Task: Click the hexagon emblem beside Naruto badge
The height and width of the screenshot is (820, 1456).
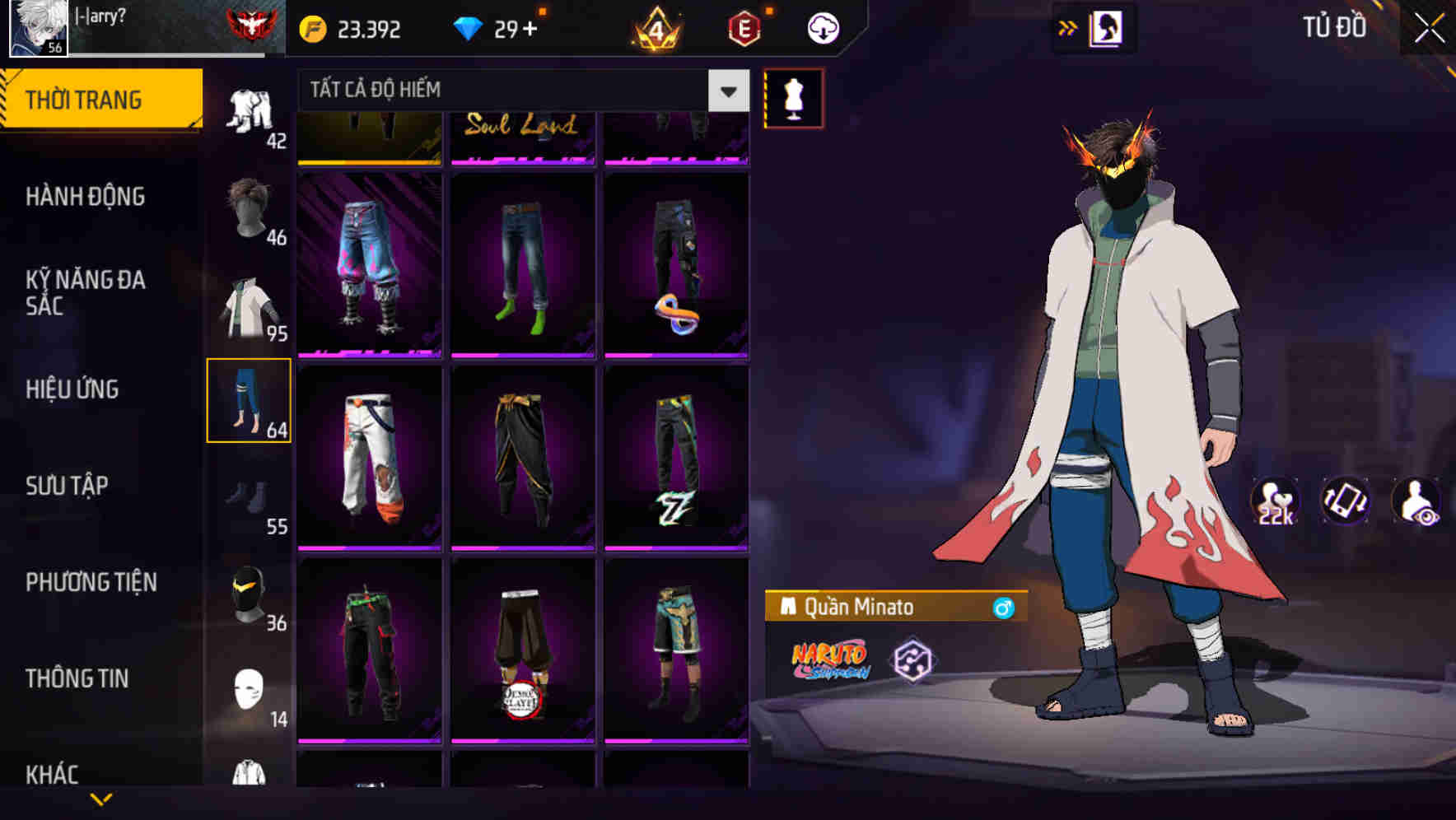Action: (x=914, y=661)
